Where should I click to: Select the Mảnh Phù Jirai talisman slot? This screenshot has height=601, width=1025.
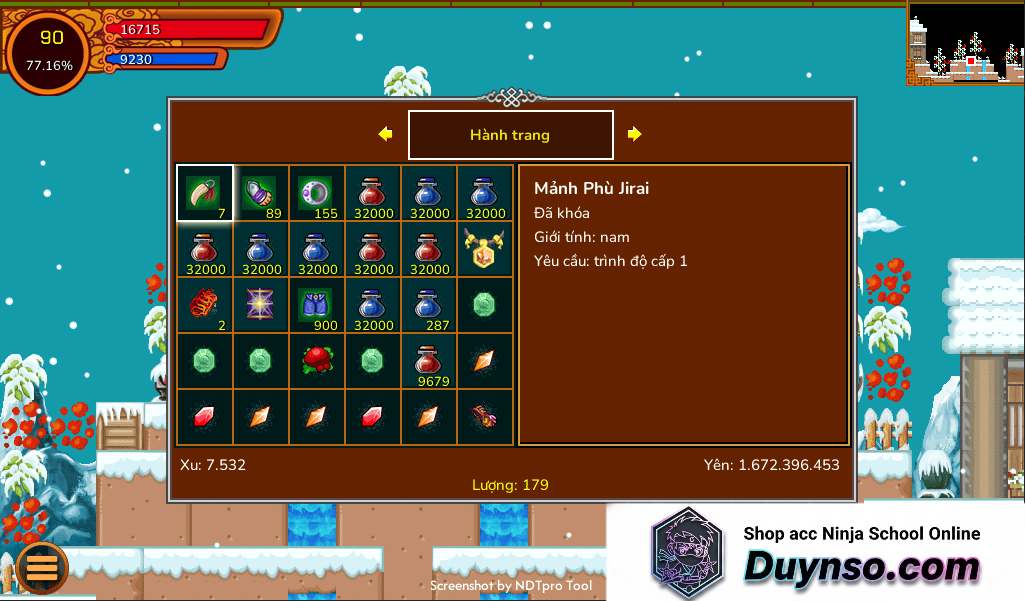pos(205,193)
